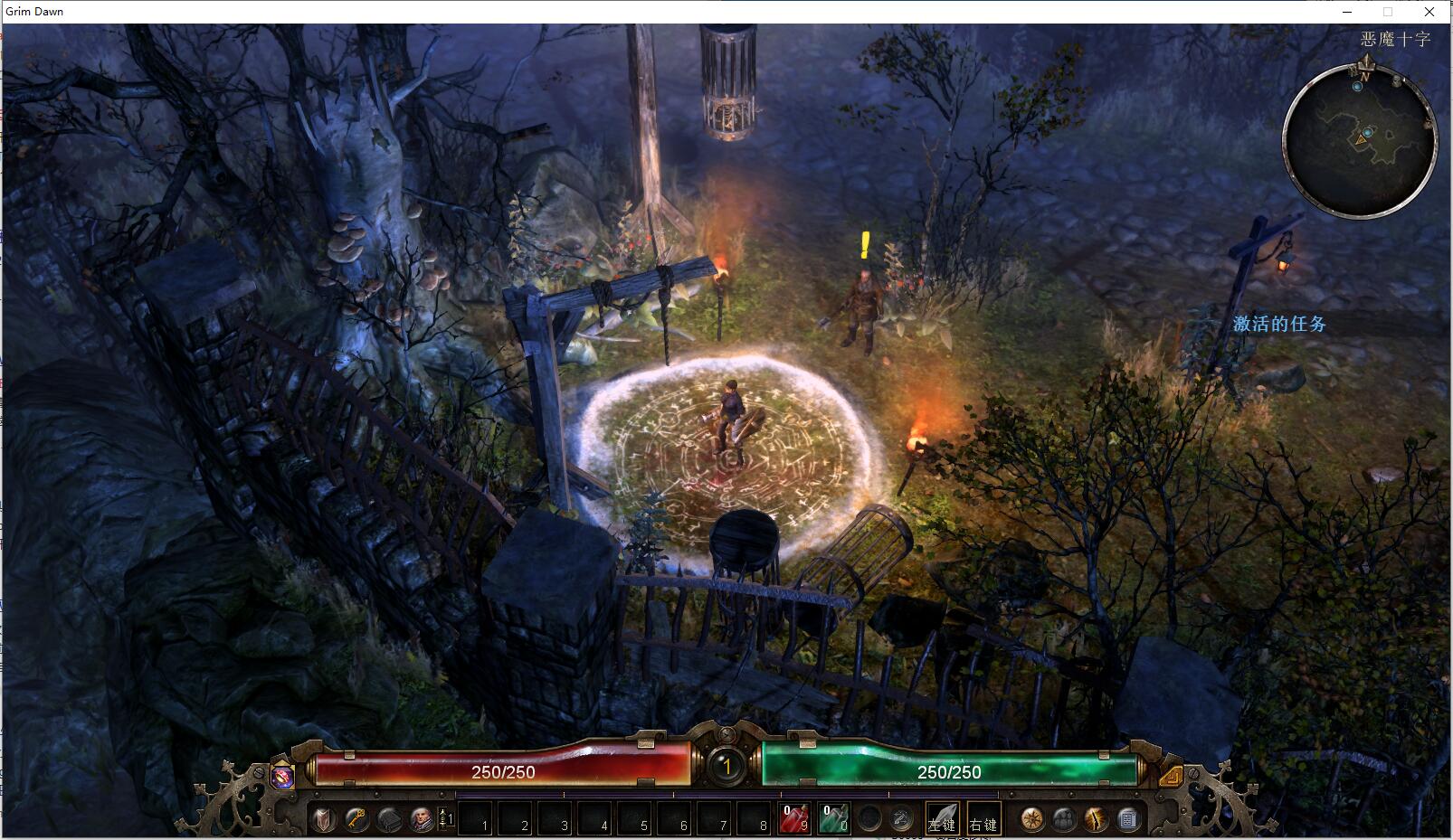Click the skull icon on minimap rim

pos(1398,81)
